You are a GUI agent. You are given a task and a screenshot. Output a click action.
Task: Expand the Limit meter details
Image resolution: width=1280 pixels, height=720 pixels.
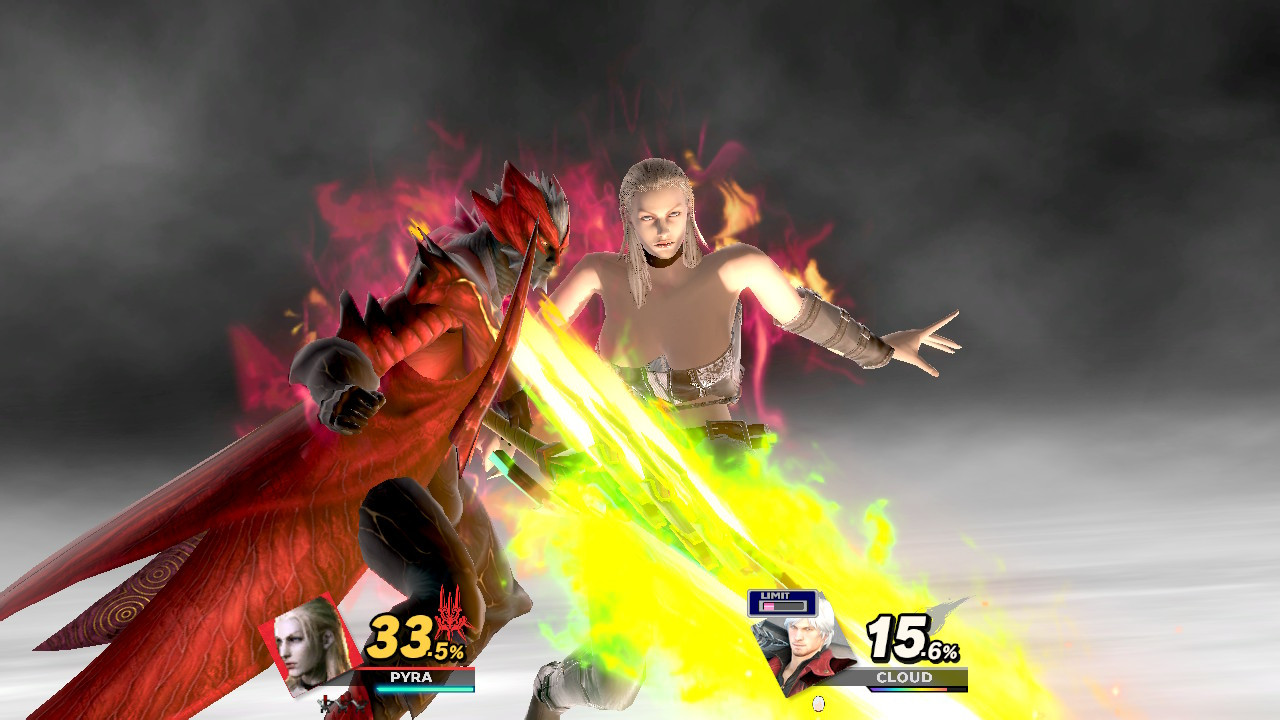(x=784, y=605)
